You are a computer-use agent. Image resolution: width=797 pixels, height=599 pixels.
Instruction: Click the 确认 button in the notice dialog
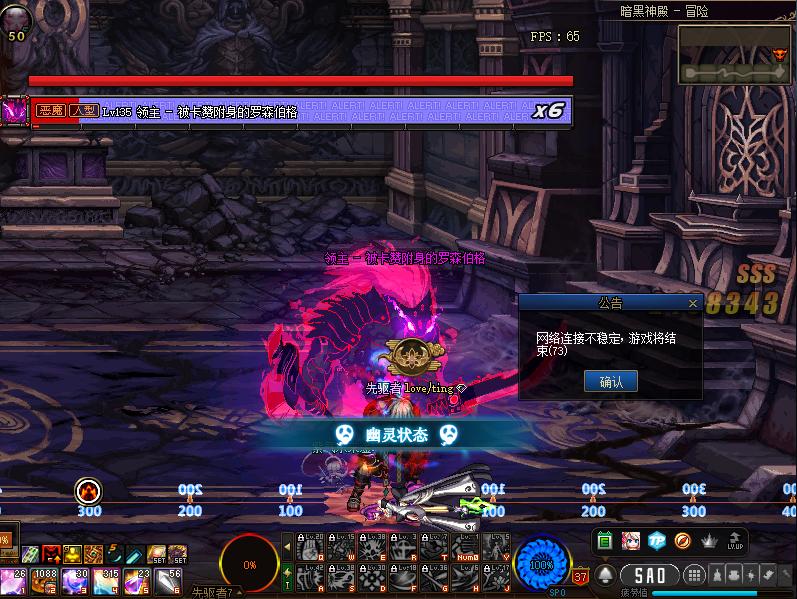click(610, 381)
